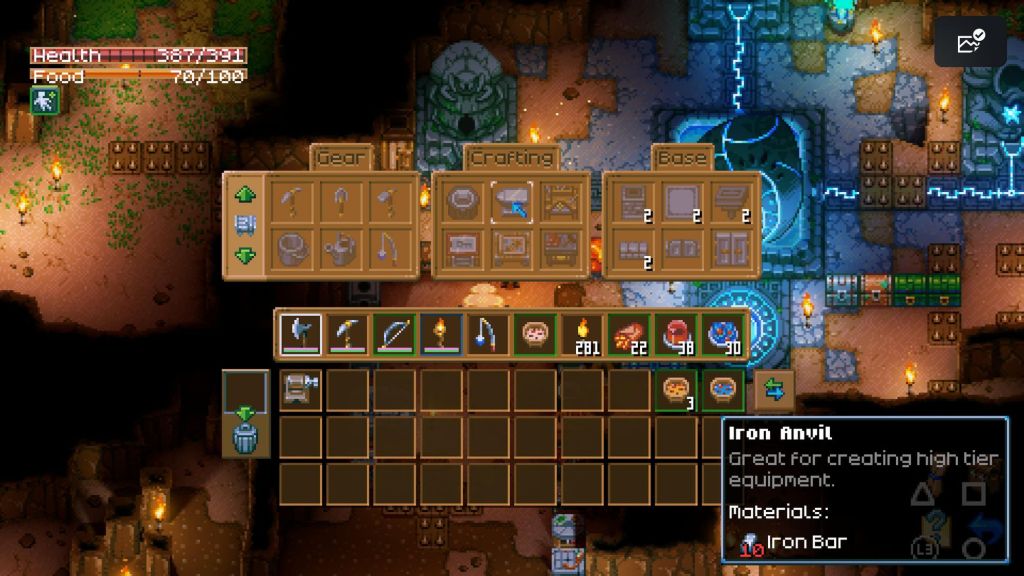The height and width of the screenshot is (576, 1024).
Task: Equip the bow from the hotbar
Action: (394, 334)
